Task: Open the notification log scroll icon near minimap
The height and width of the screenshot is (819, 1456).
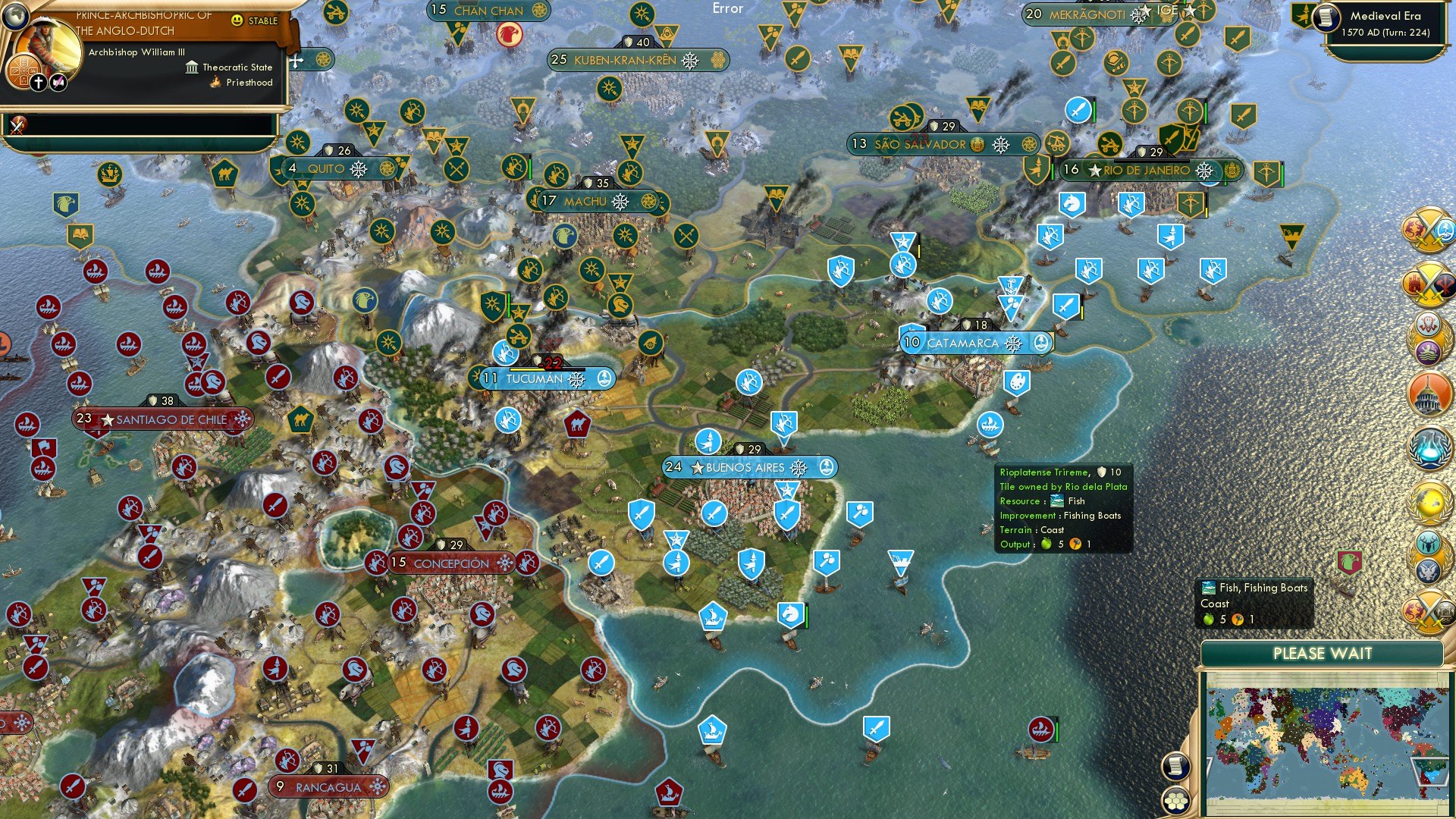Action: (x=1175, y=767)
